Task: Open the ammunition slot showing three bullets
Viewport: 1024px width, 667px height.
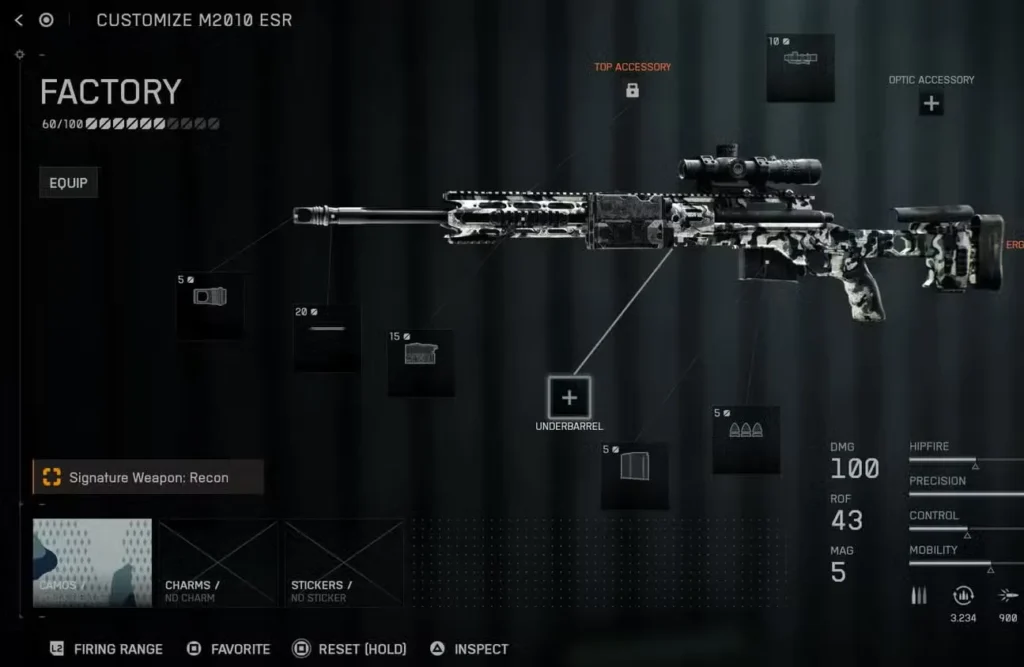Action: (x=745, y=440)
